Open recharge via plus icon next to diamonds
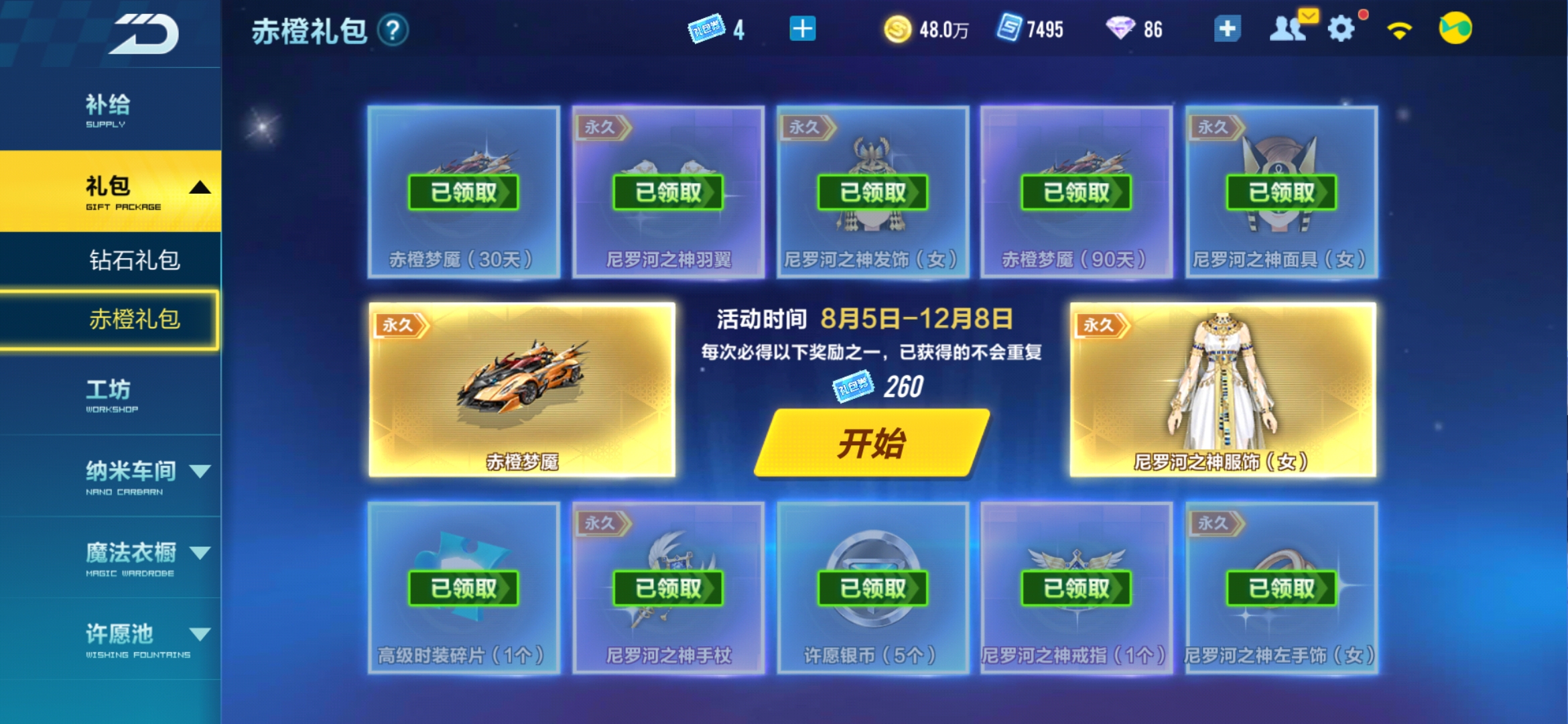 coord(1227,29)
